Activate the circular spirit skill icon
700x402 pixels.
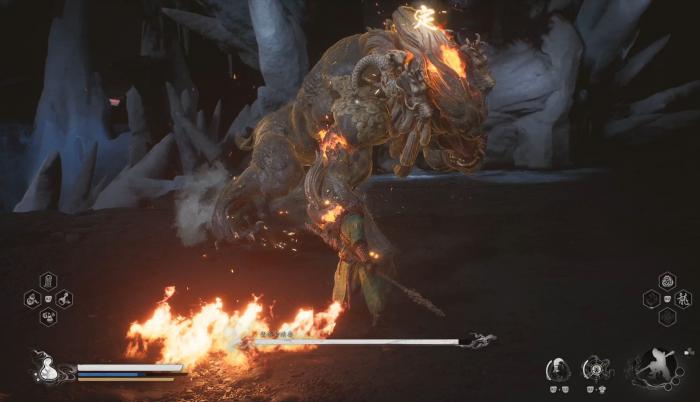[597, 369]
